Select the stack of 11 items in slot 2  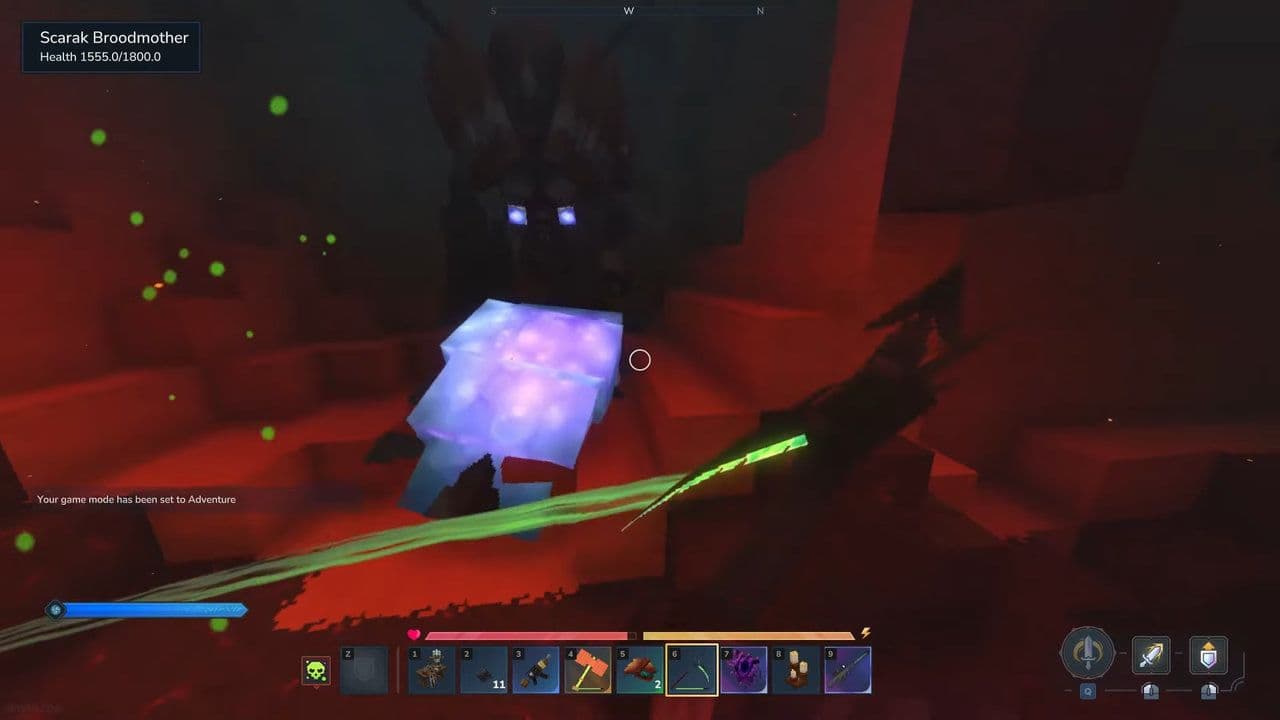point(483,670)
